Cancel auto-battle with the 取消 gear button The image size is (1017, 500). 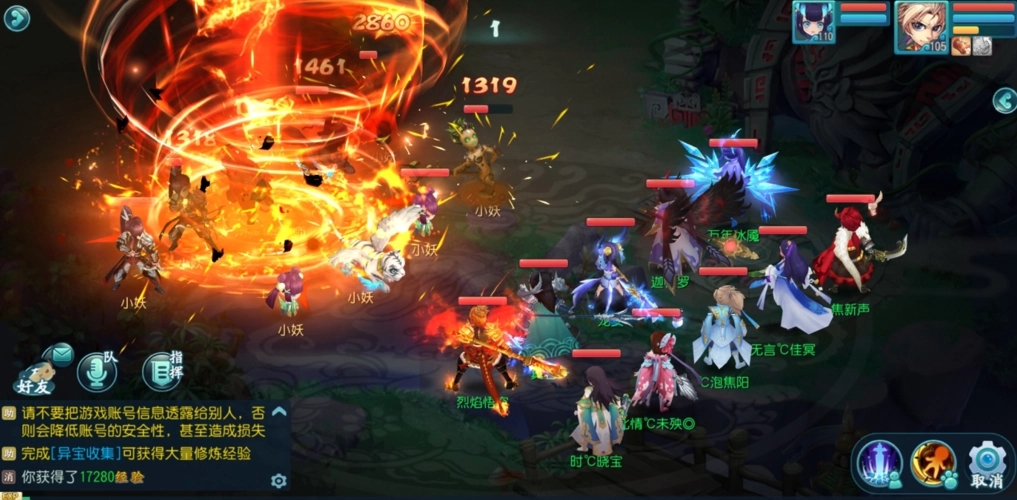coord(986,465)
